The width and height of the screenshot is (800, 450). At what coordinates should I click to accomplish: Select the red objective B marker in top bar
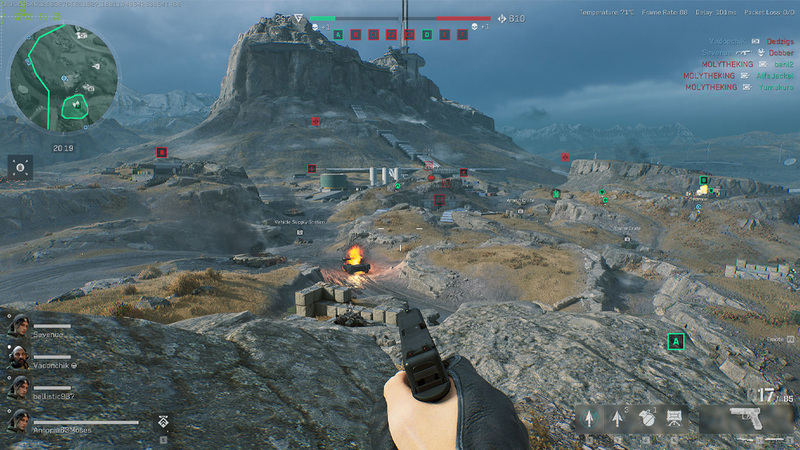(x=355, y=34)
